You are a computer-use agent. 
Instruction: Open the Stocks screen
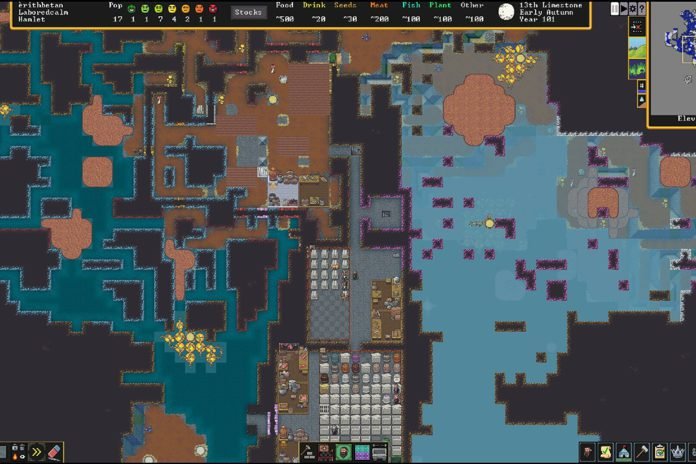click(248, 12)
